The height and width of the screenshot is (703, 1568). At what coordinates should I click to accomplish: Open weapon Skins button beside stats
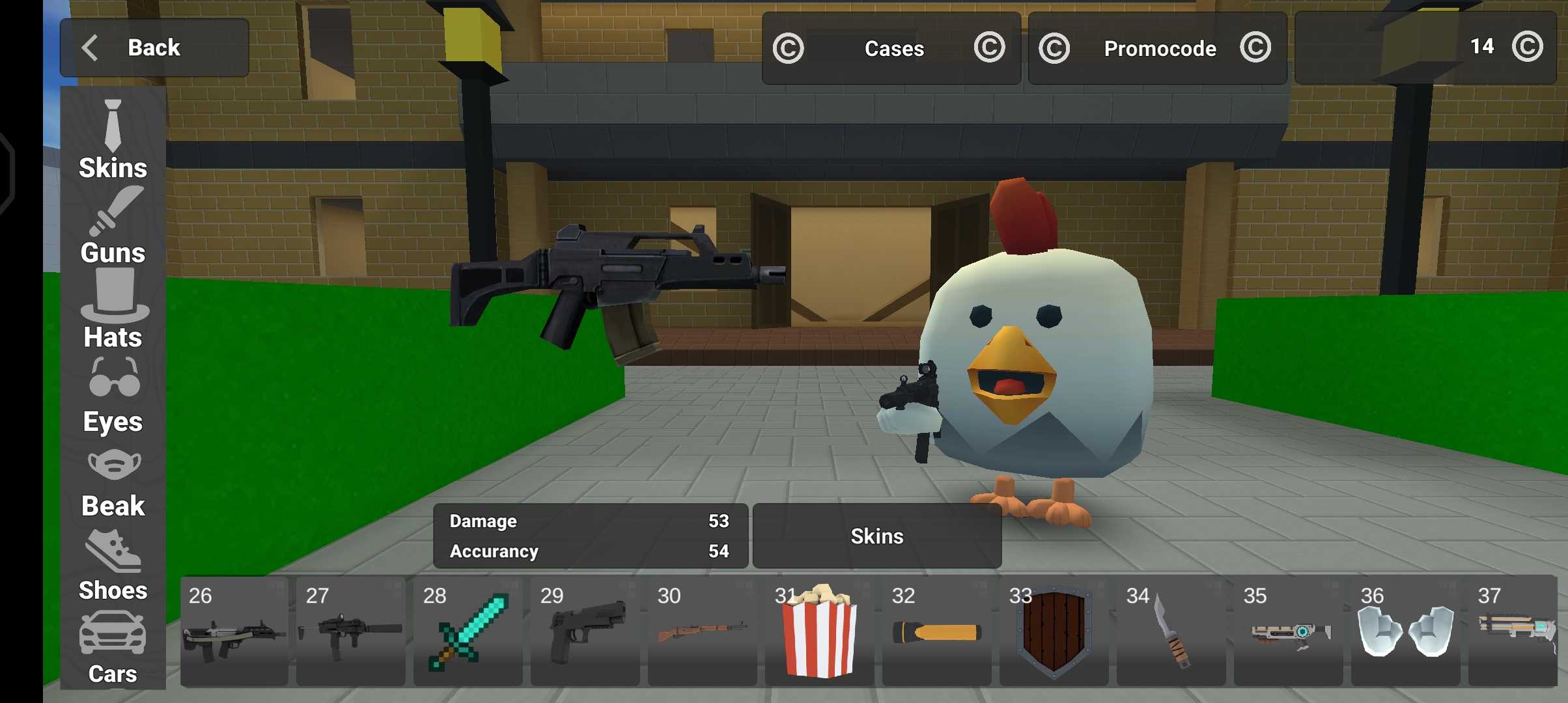pyautogui.click(x=876, y=536)
